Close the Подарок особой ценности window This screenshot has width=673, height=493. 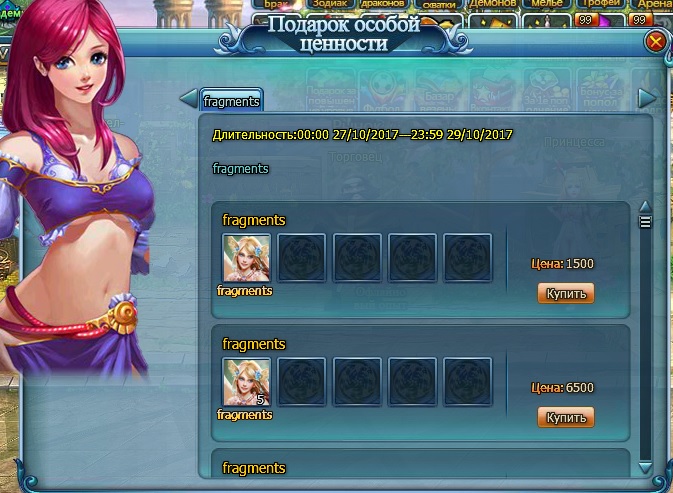[x=656, y=41]
